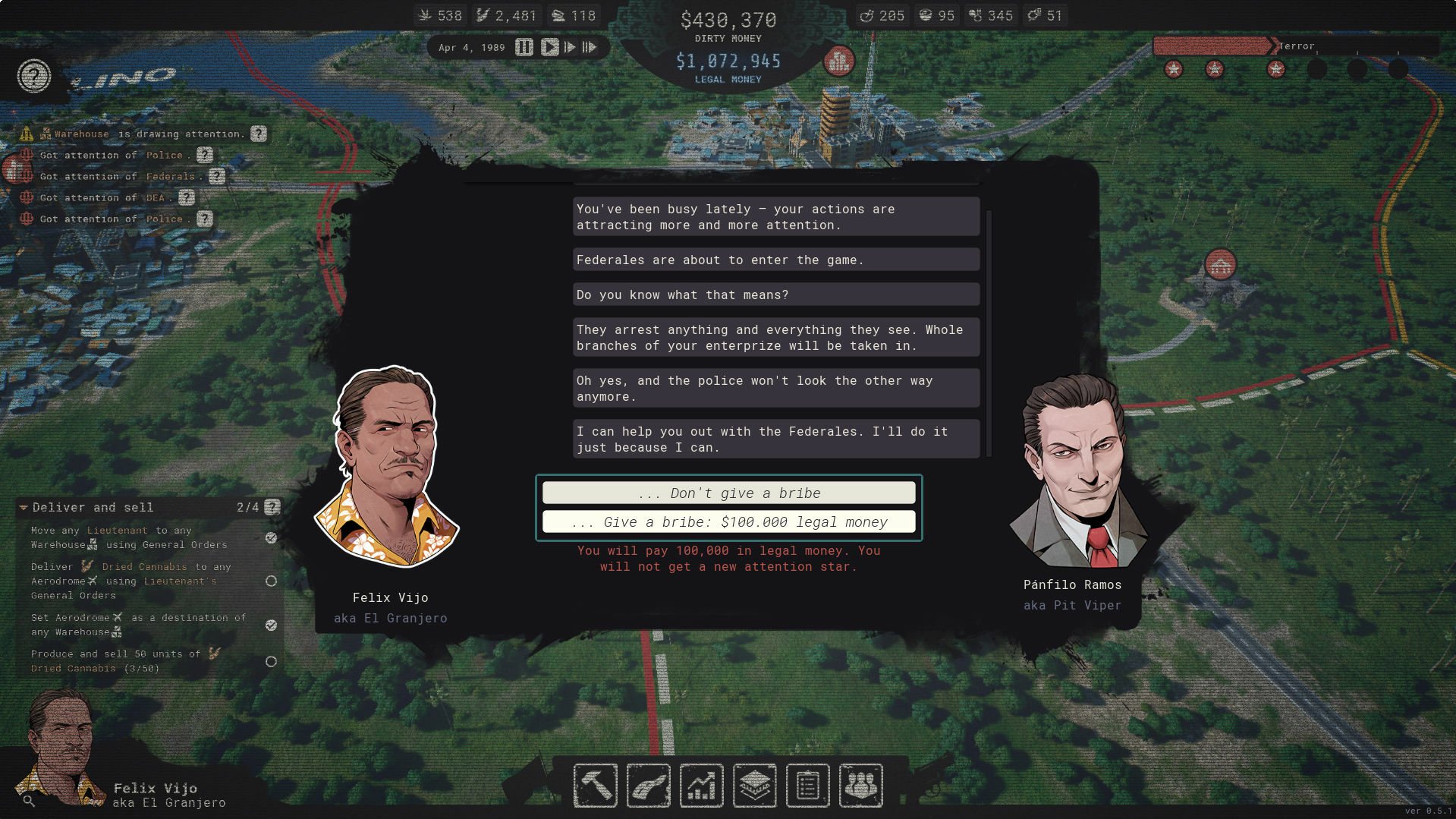Open the question mark help button

pos(34,76)
